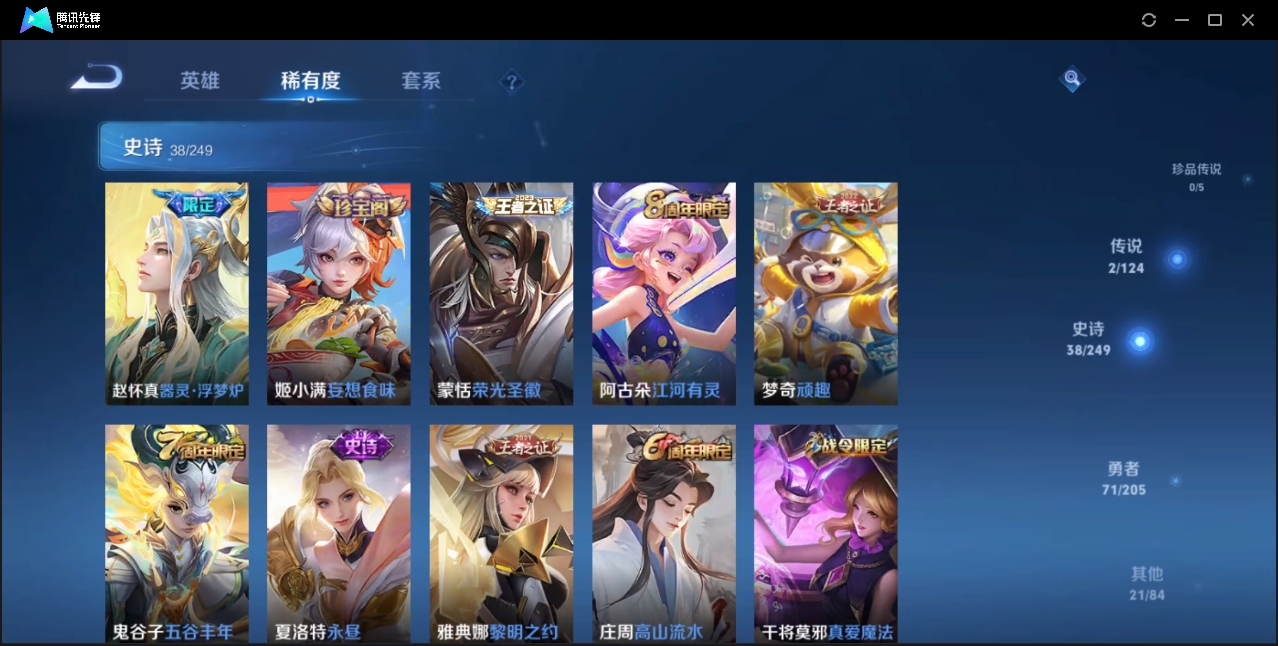Choose the 干将莫邪 真爱魔法 skin card
Viewport: 1278px width, 646px height.
[x=826, y=533]
